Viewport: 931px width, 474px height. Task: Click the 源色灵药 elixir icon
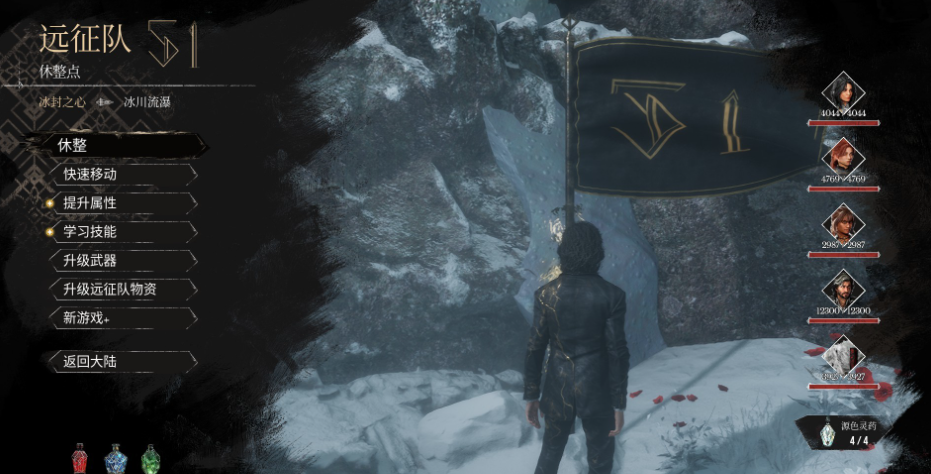click(826, 433)
